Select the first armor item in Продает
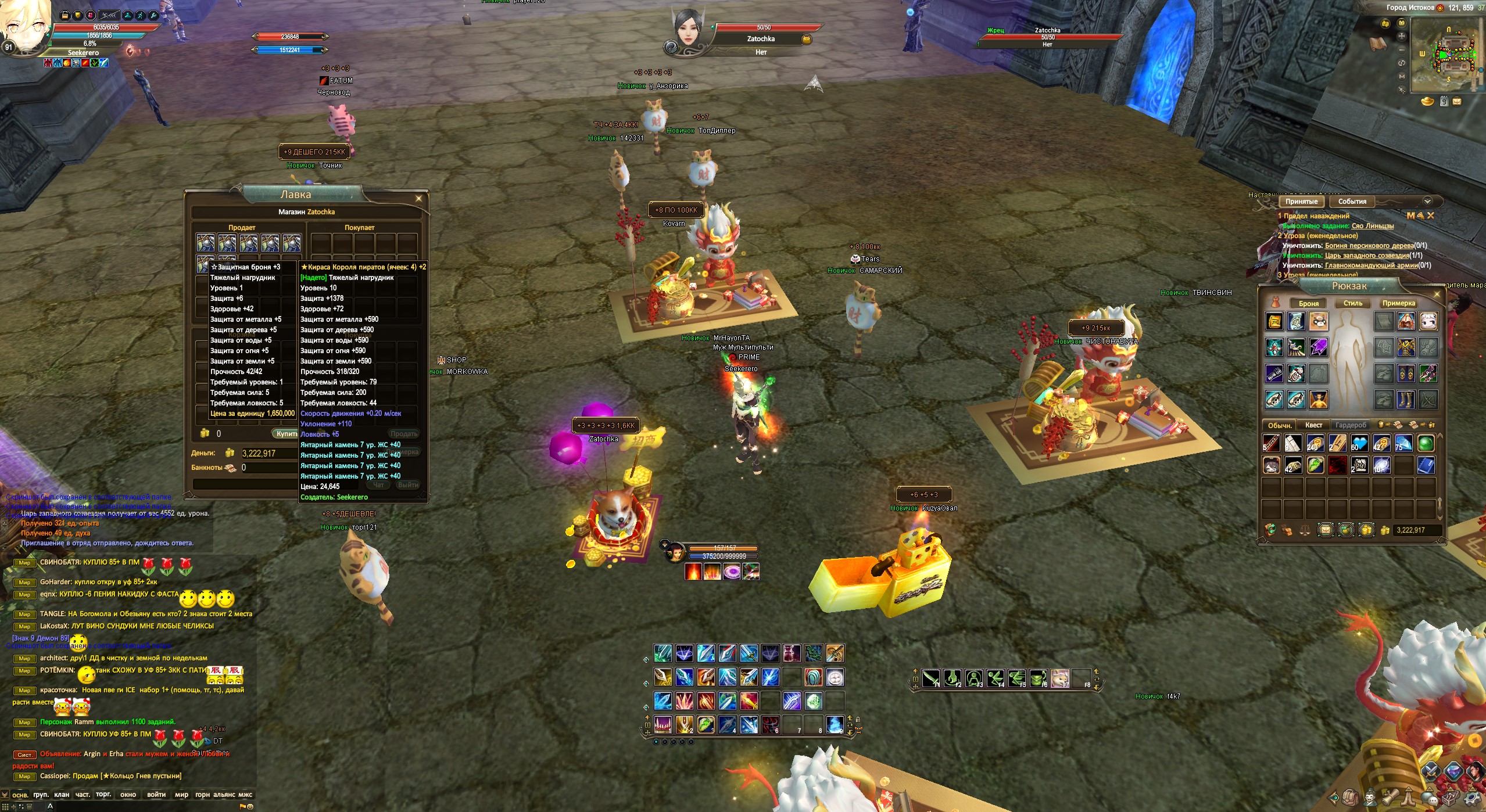Viewport: 1486px width, 812px height. pos(205,243)
